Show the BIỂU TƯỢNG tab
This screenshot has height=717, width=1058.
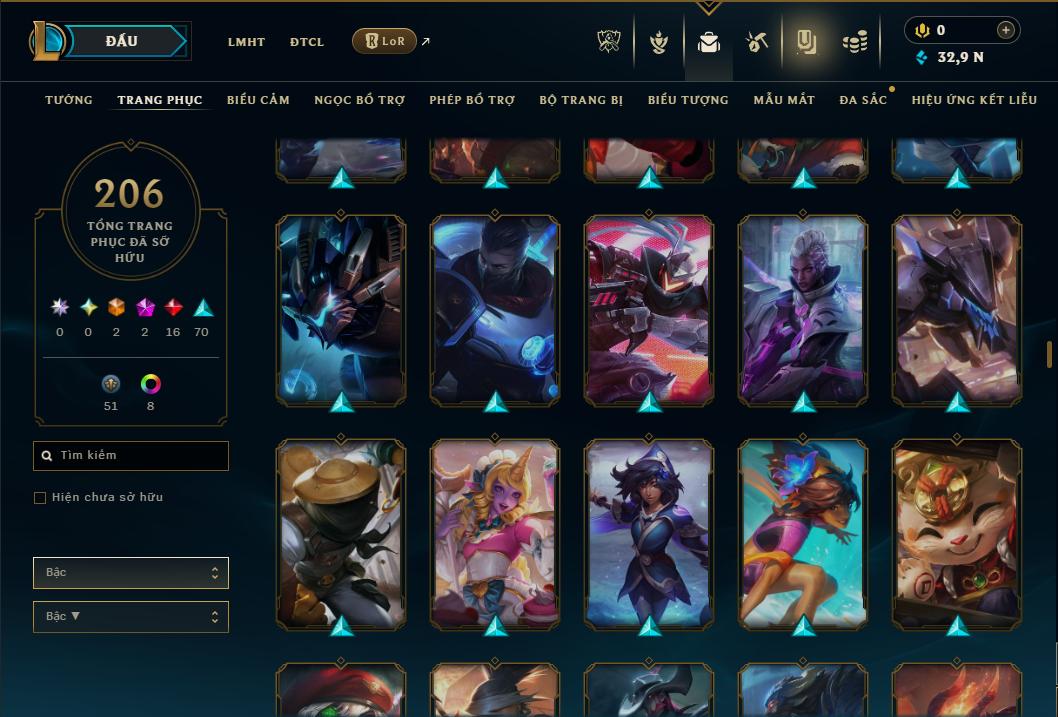click(x=688, y=100)
